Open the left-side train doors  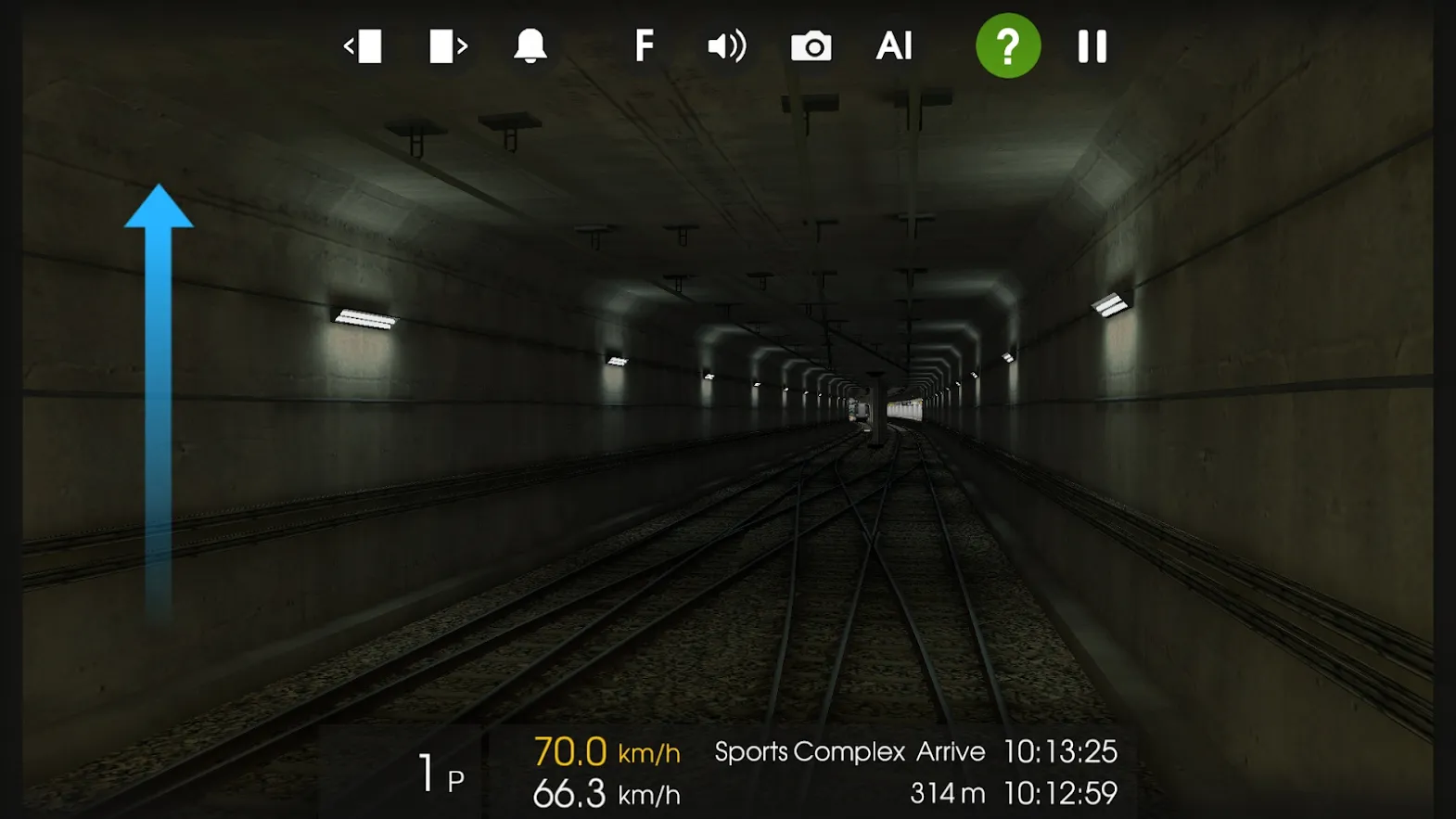[x=364, y=45]
